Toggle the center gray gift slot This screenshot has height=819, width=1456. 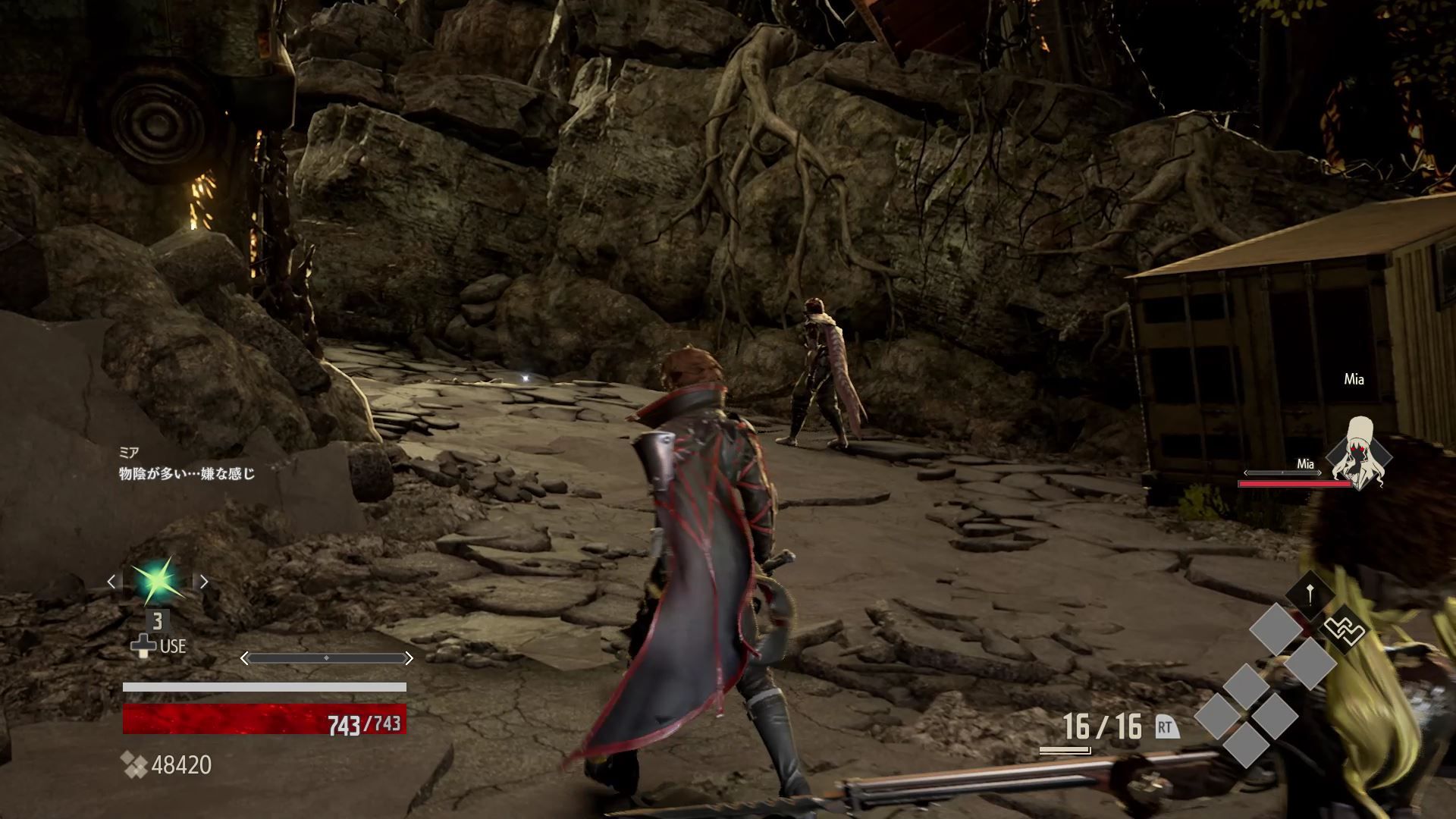tap(1246, 685)
